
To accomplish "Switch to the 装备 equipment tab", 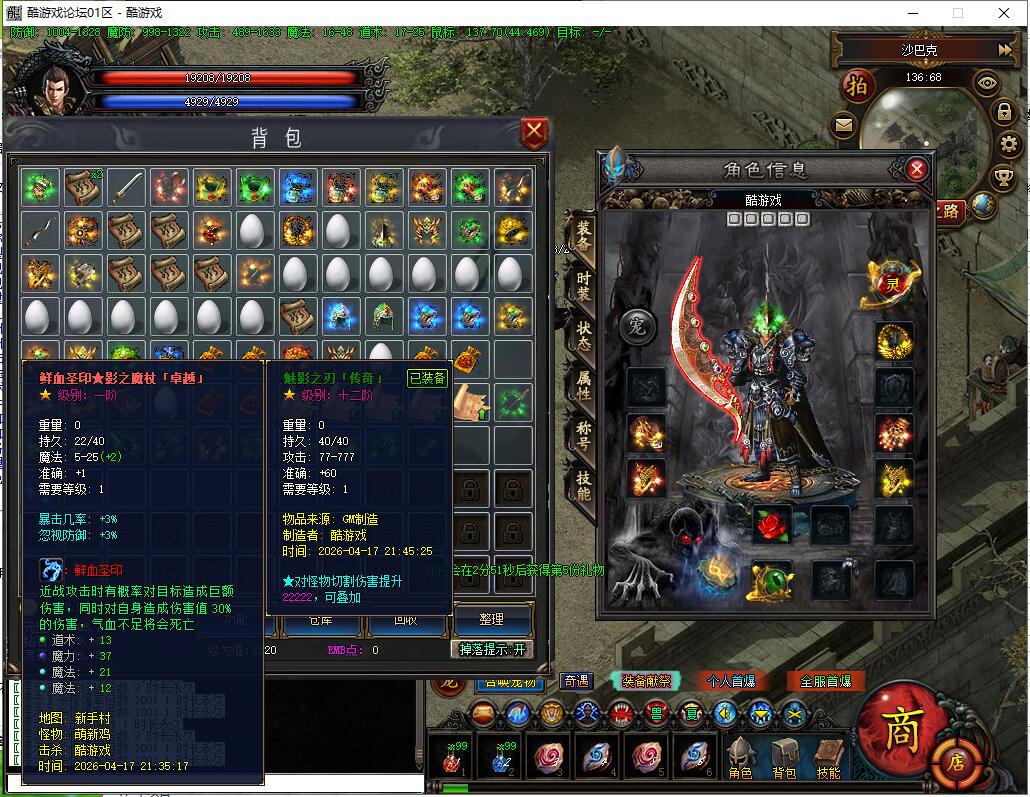I will coord(582,235).
